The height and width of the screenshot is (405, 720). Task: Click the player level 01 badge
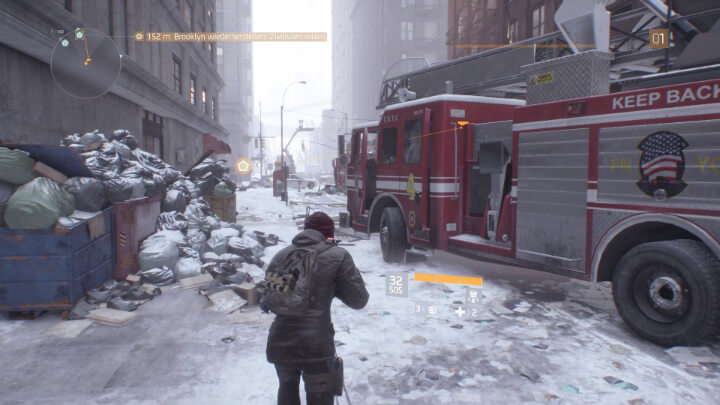(x=658, y=39)
